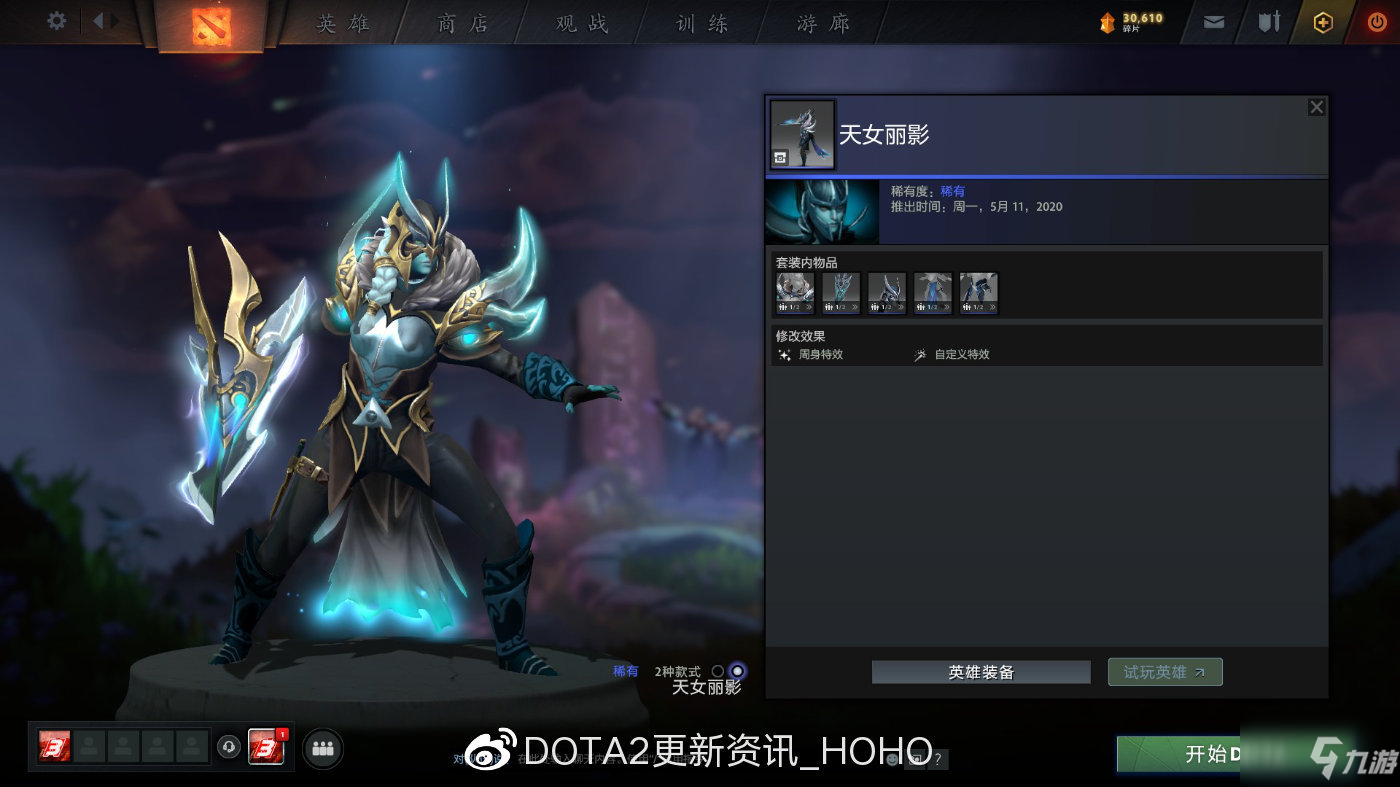Click the shards currency icon

tap(1108, 21)
